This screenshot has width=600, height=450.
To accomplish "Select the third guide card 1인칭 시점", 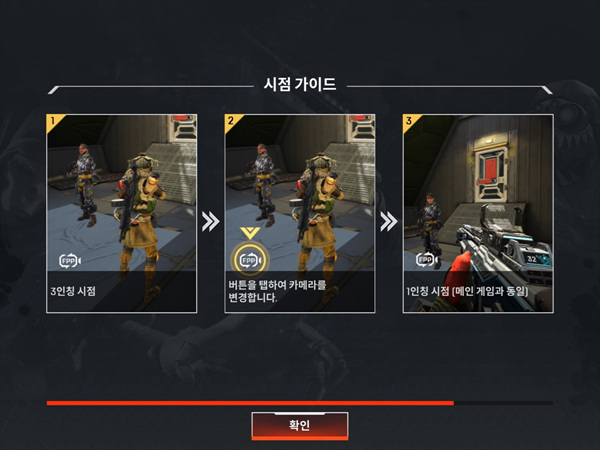I will pos(477,213).
